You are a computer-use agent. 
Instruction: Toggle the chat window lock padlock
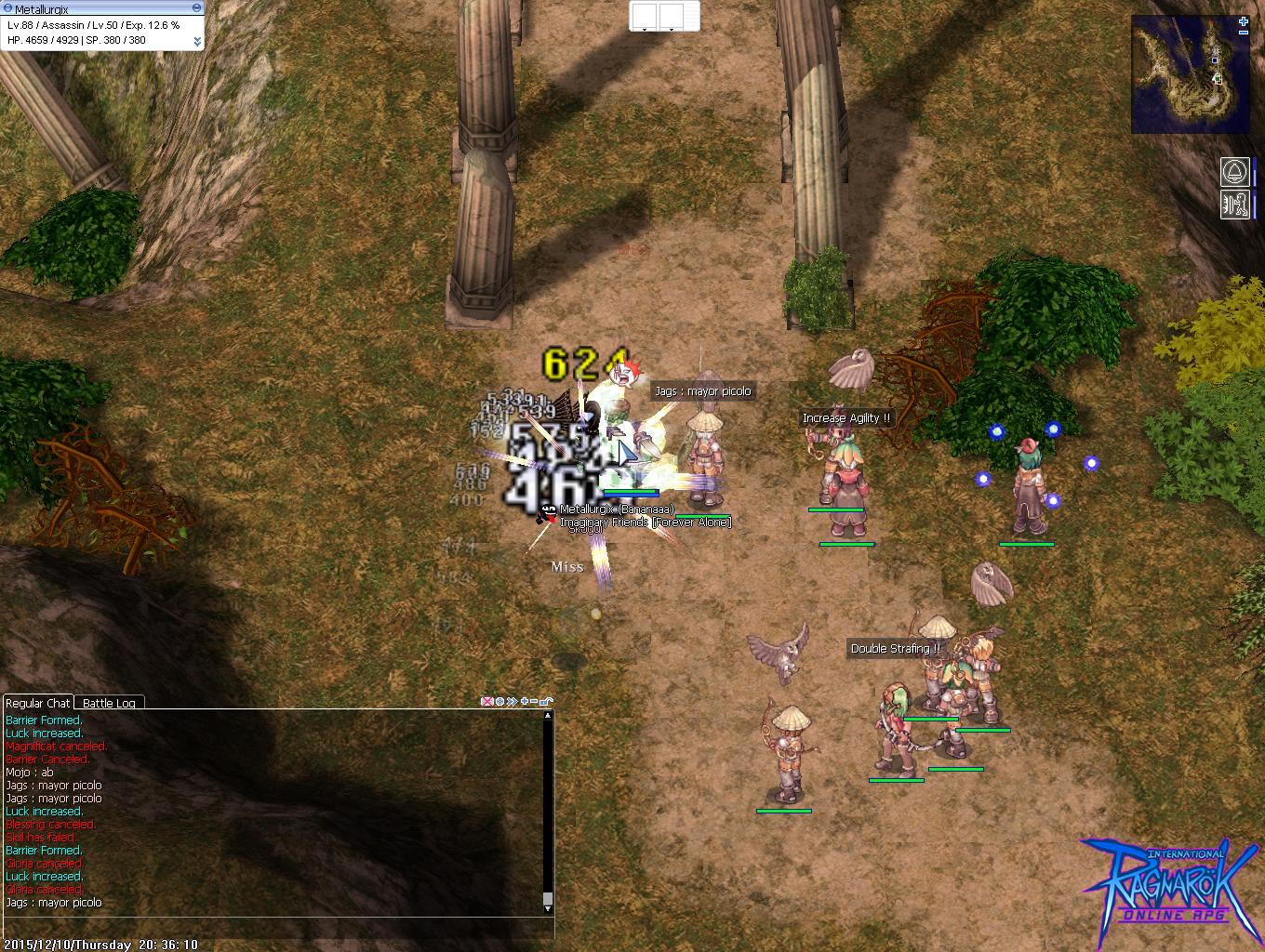546,702
